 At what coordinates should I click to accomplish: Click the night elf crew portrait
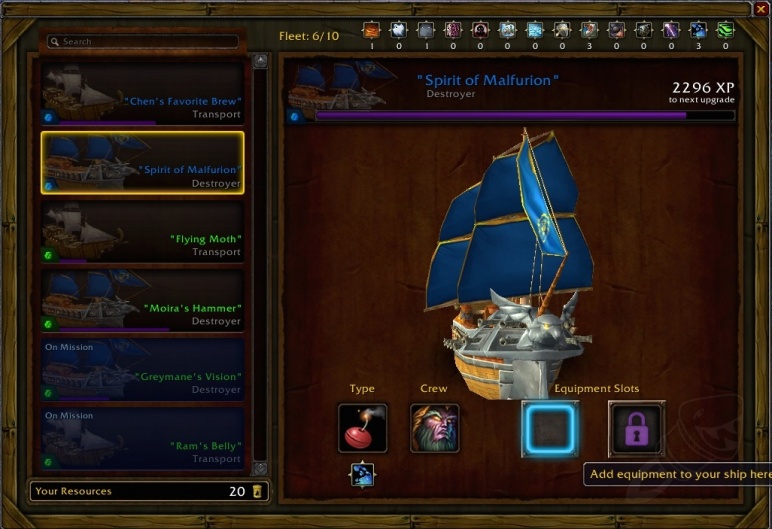pyautogui.click(x=435, y=428)
